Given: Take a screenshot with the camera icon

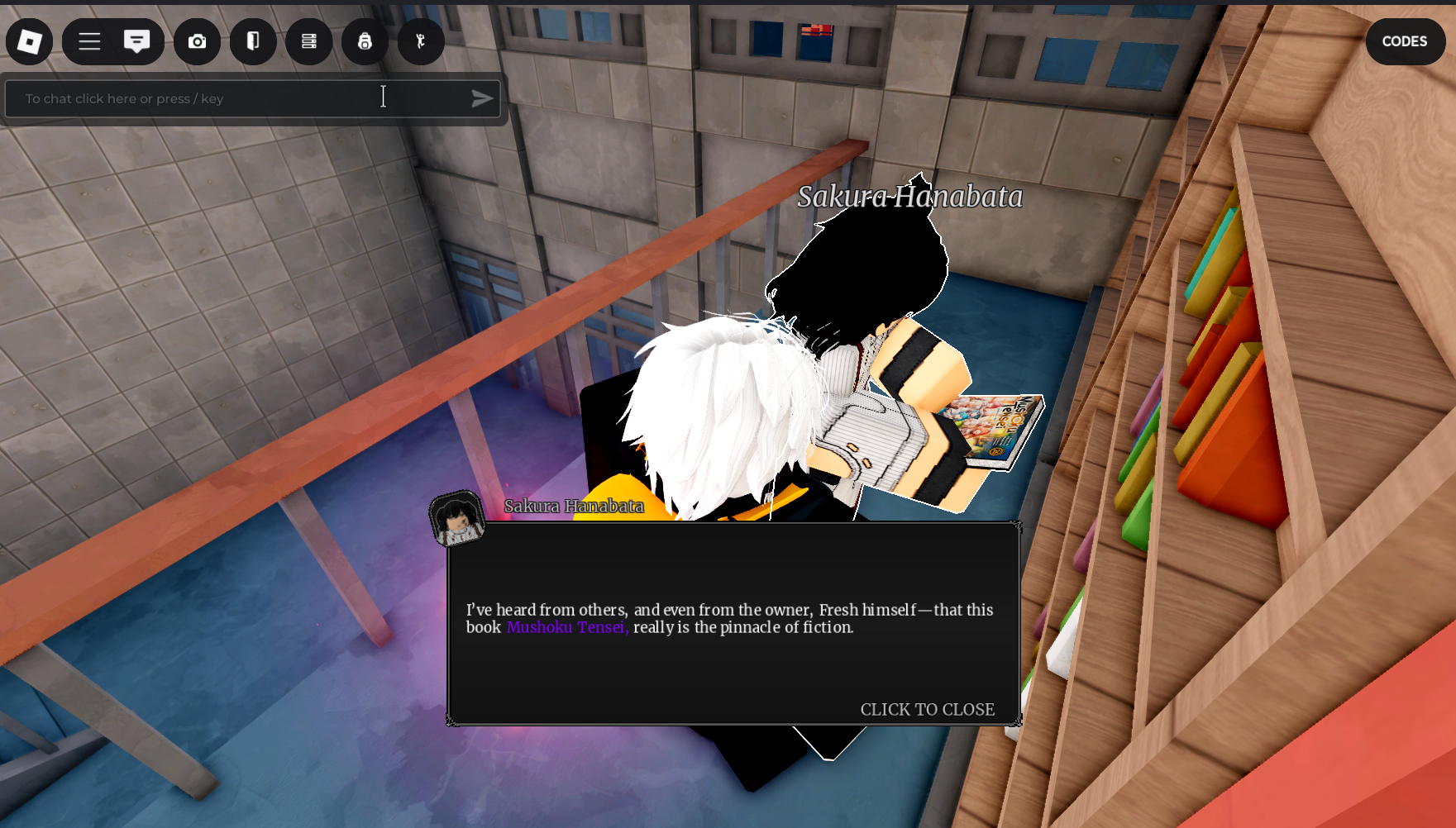Looking at the screenshot, I should point(197,41).
